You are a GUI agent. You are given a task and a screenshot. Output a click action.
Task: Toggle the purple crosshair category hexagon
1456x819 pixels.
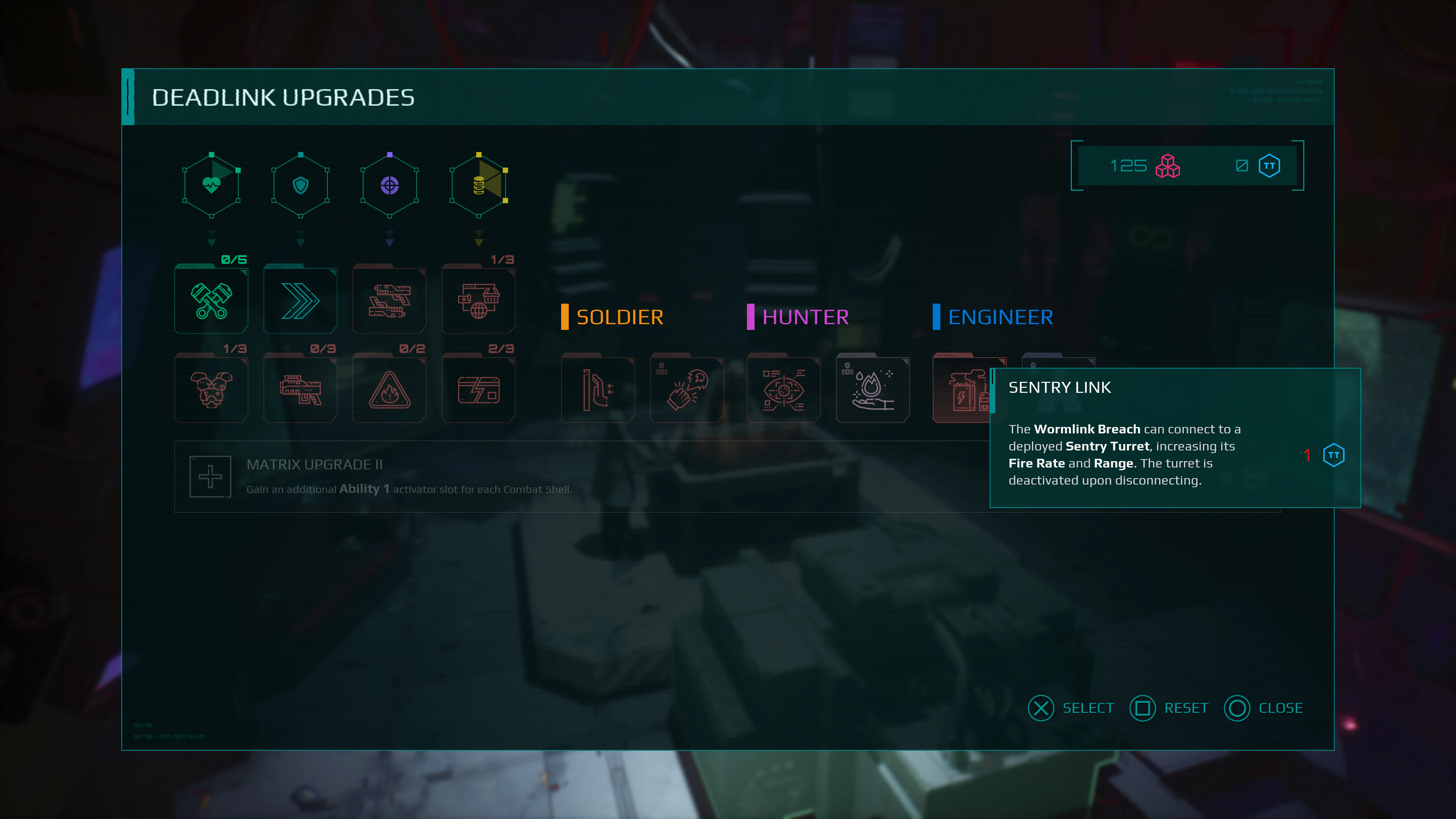389,185
